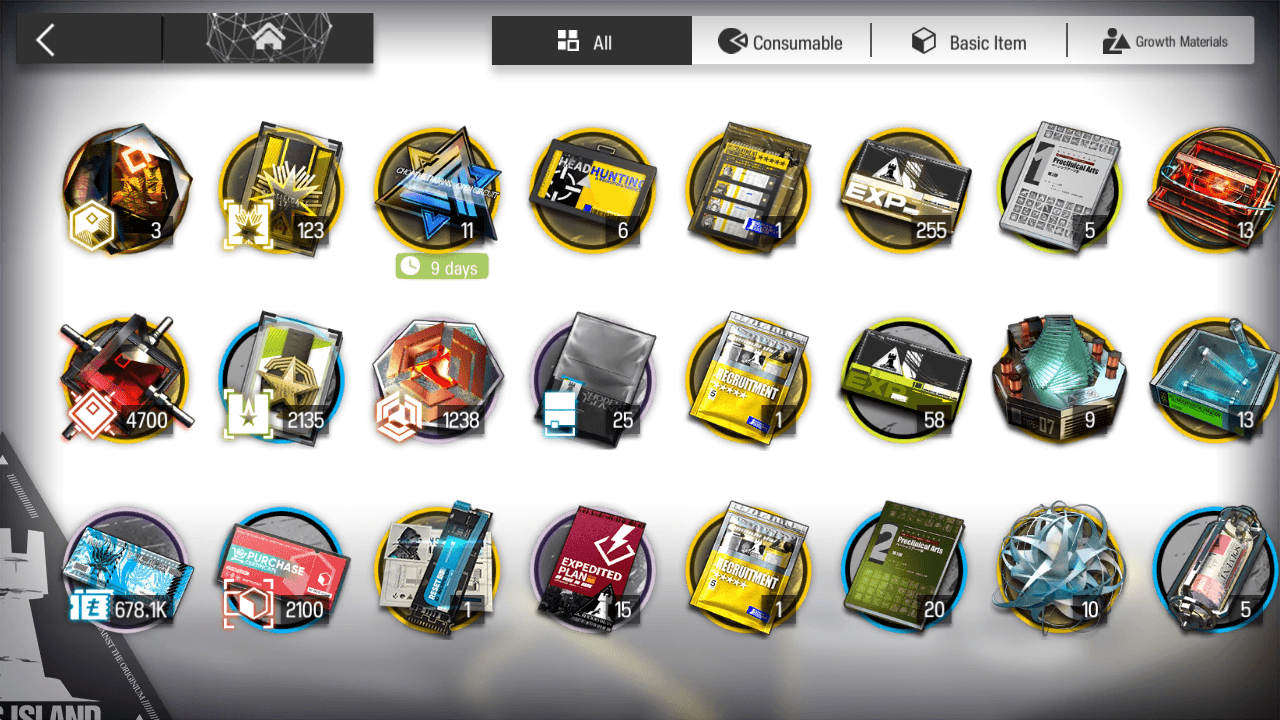Choose the LMD currency item 678.1K

coord(126,565)
